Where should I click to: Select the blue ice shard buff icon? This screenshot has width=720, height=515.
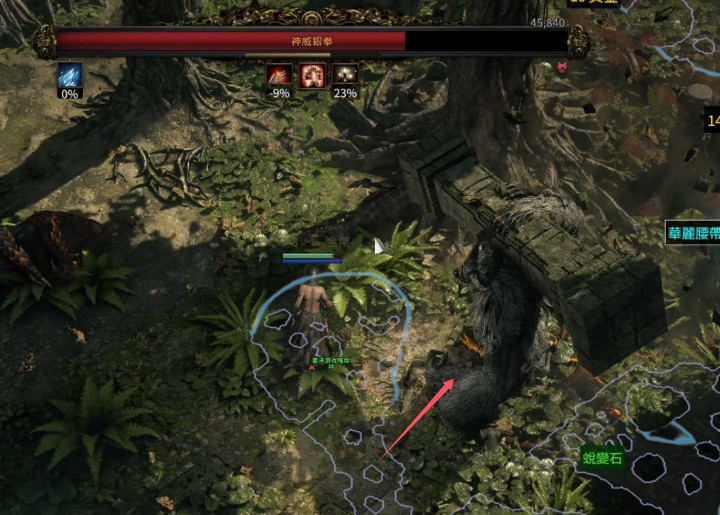[x=69, y=75]
